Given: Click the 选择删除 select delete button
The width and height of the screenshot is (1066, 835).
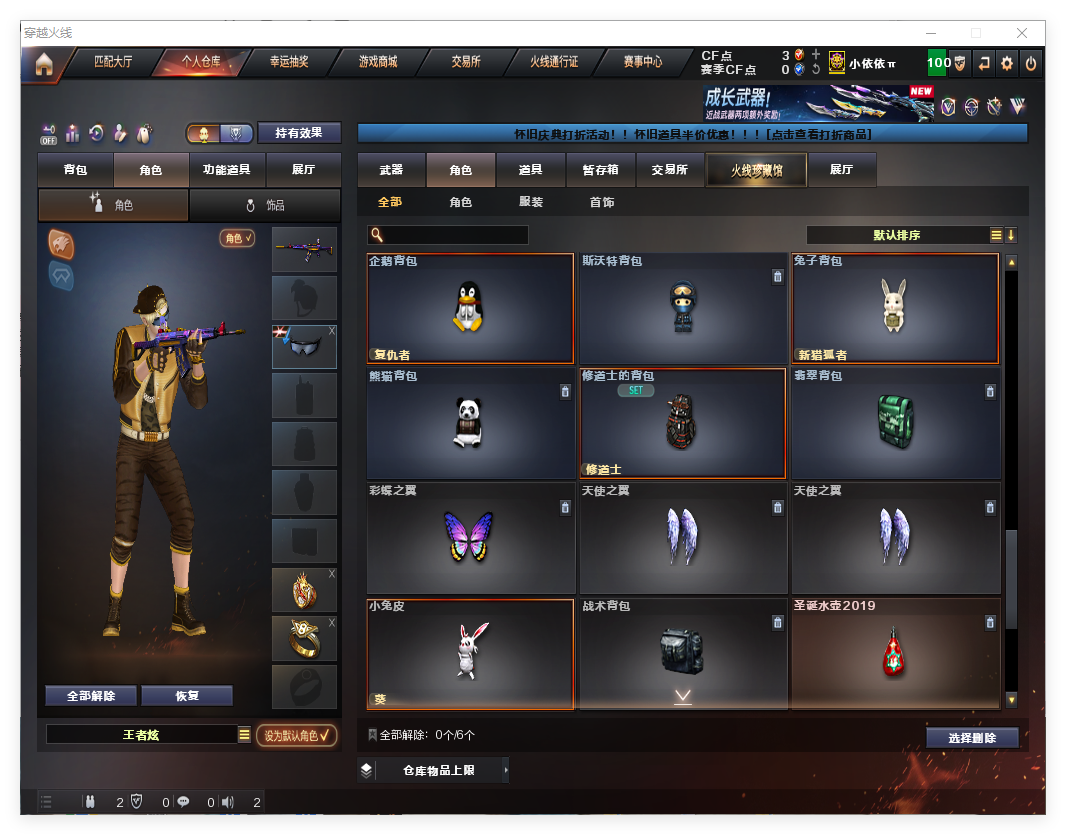Looking at the screenshot, I should pyautogui.click(x=972, y=738).
